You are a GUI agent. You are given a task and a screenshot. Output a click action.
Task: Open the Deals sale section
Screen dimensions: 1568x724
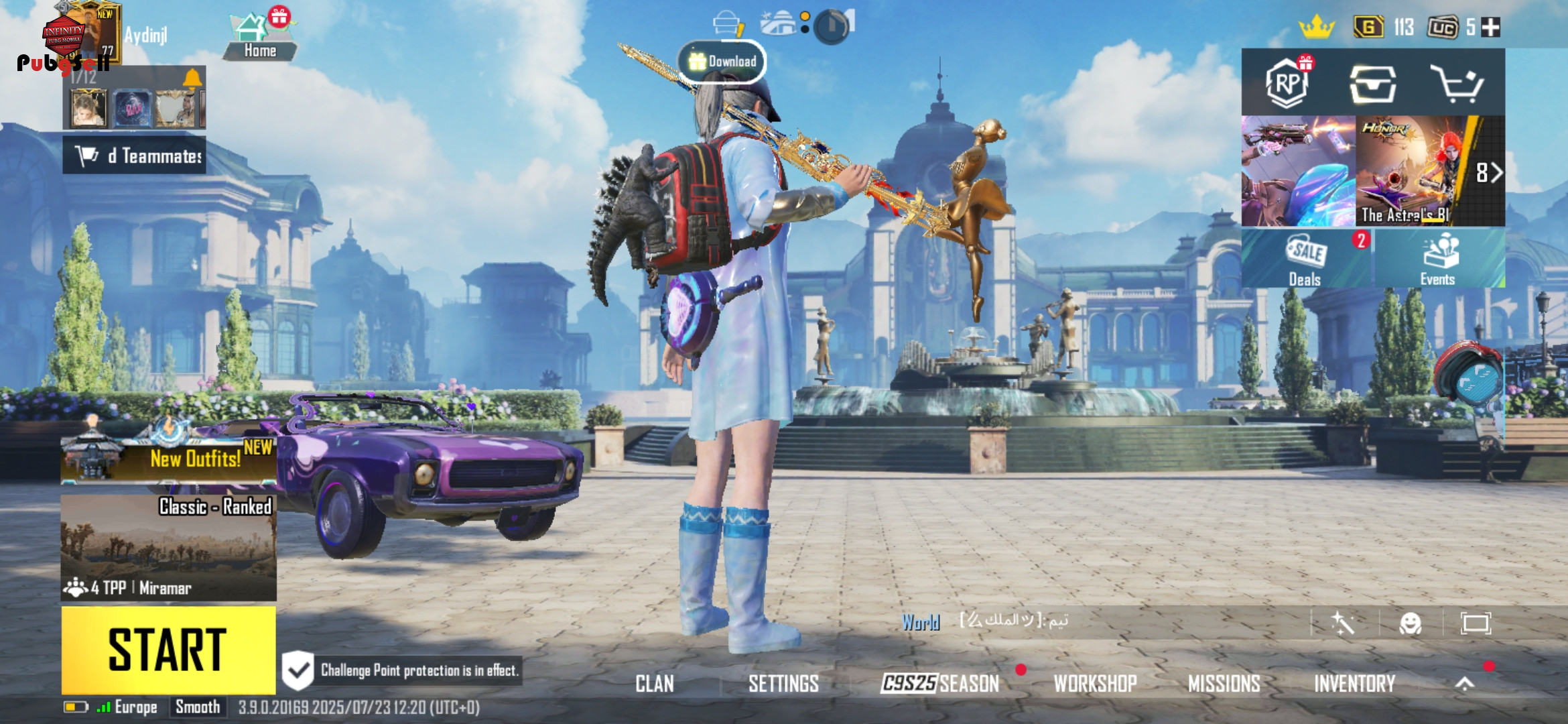pos(1305,259)
